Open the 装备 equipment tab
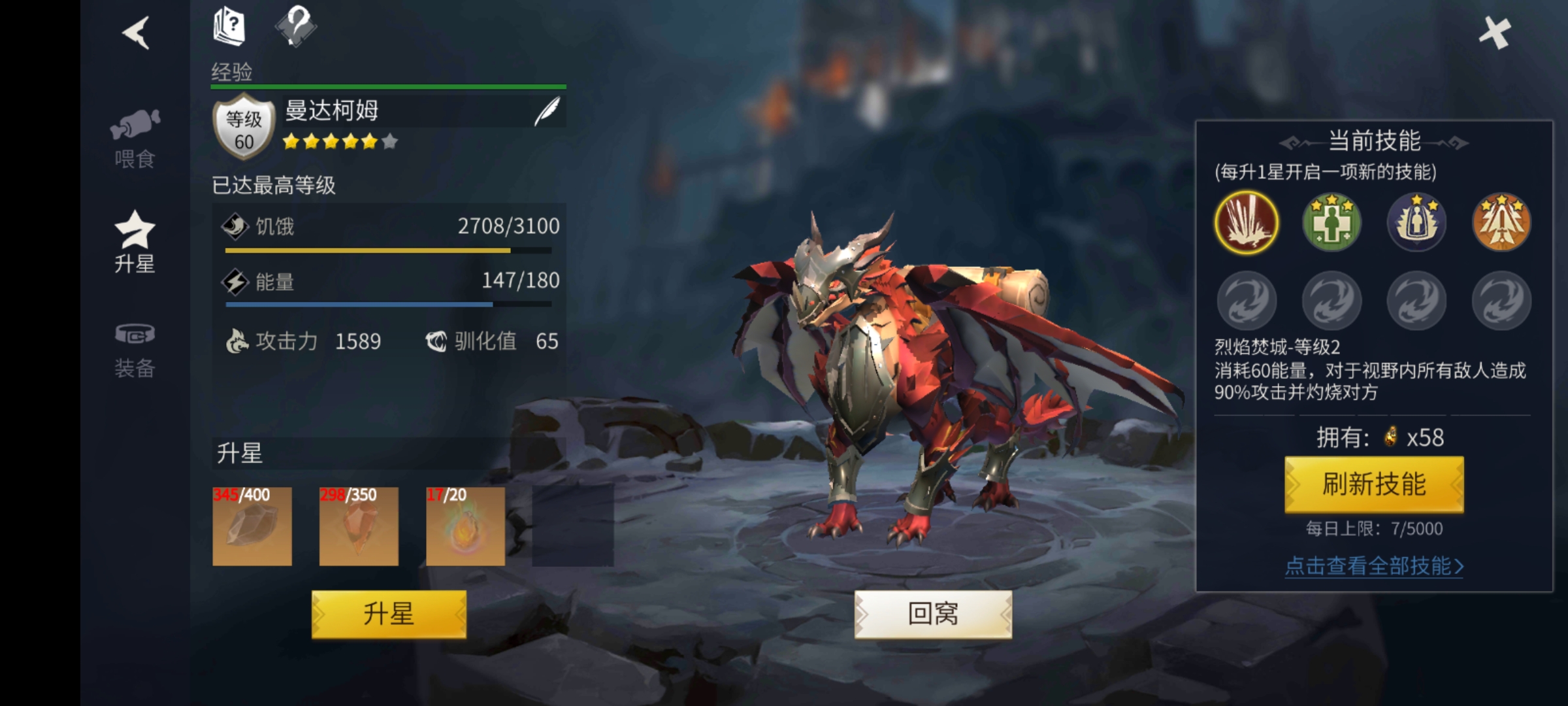 [135, 351]
